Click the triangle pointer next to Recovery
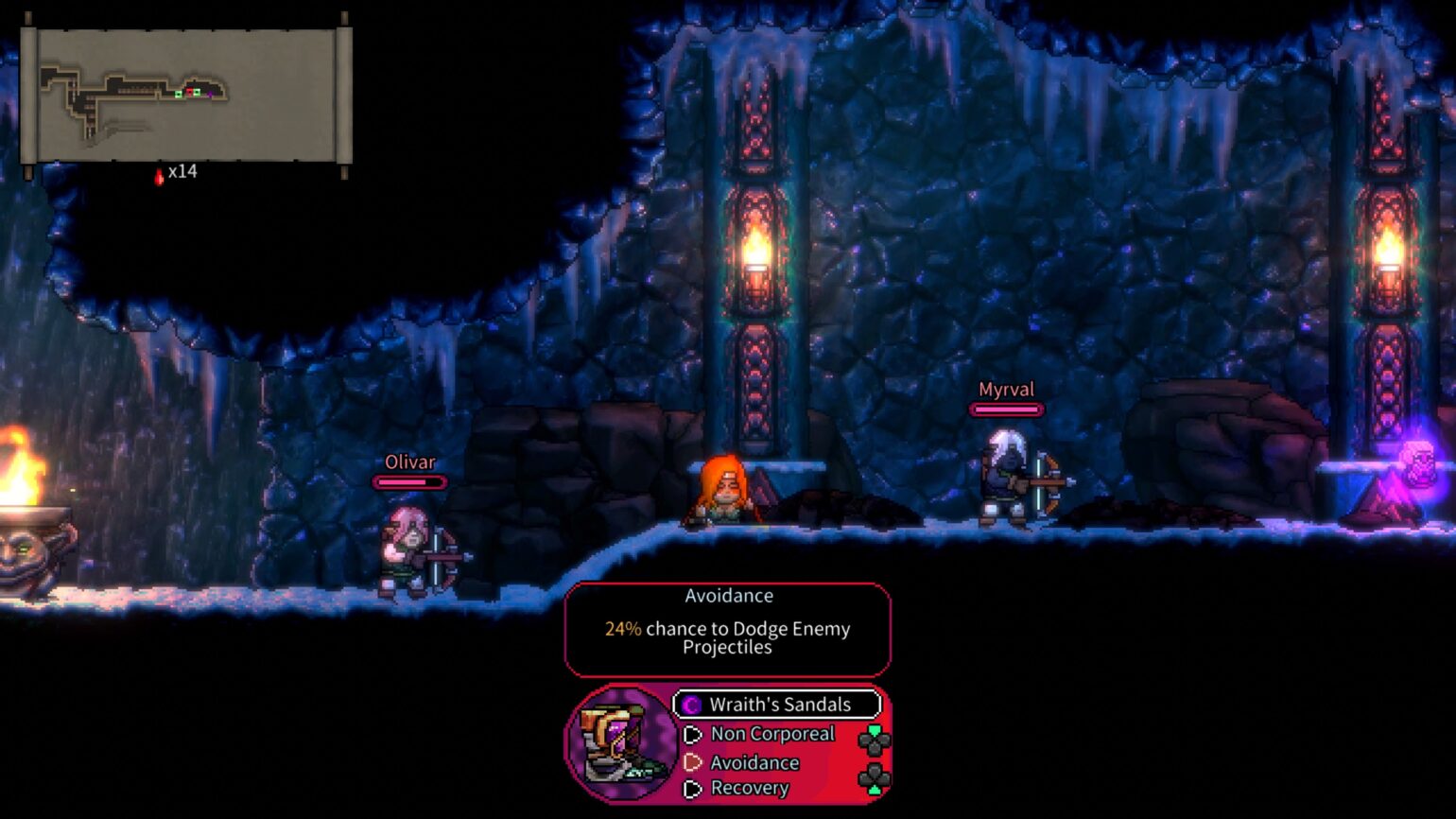Screen dimensions: 1456x819 [x=692, y=788]
